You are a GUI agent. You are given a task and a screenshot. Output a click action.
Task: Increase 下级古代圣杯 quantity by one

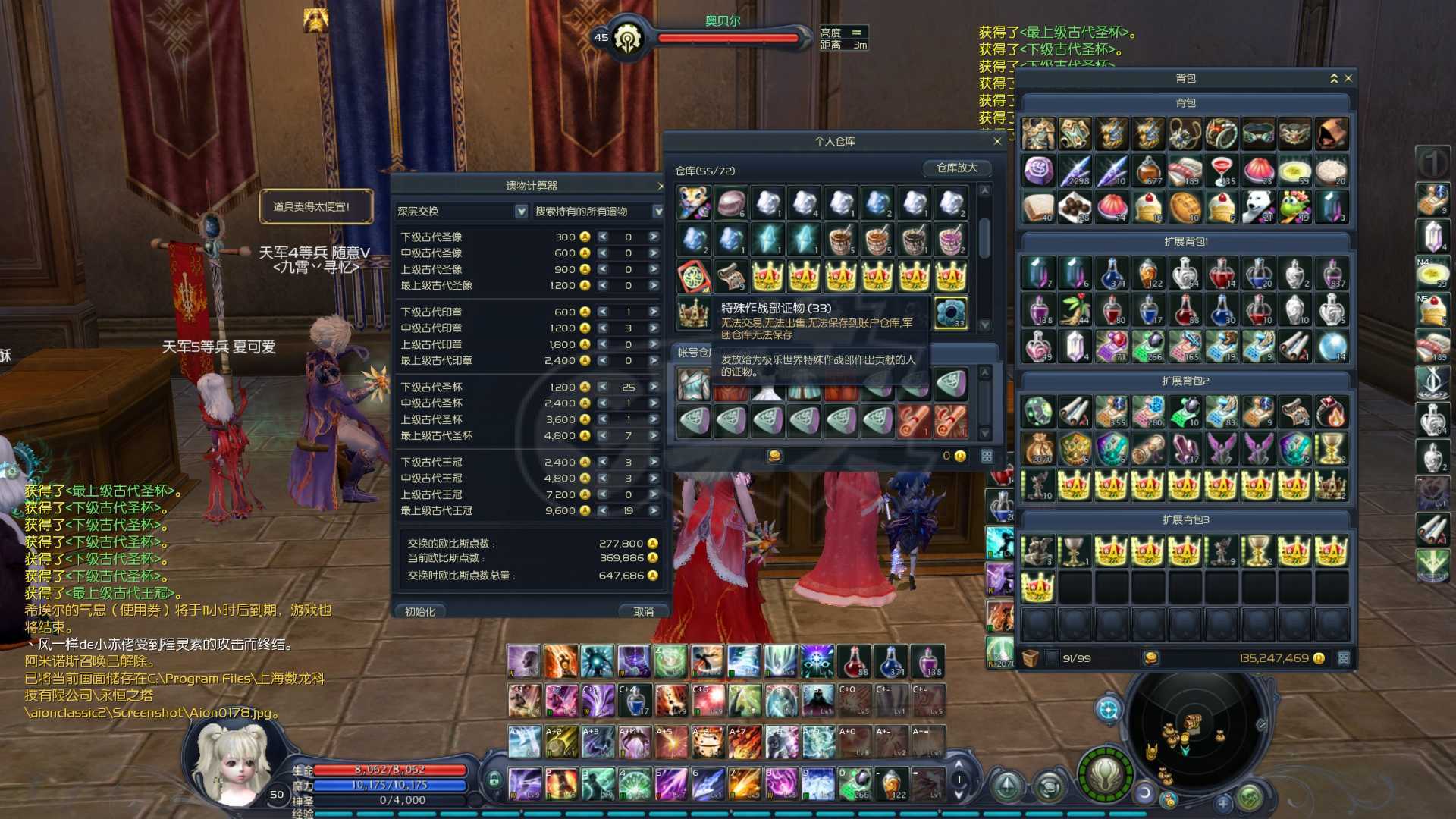653,387
